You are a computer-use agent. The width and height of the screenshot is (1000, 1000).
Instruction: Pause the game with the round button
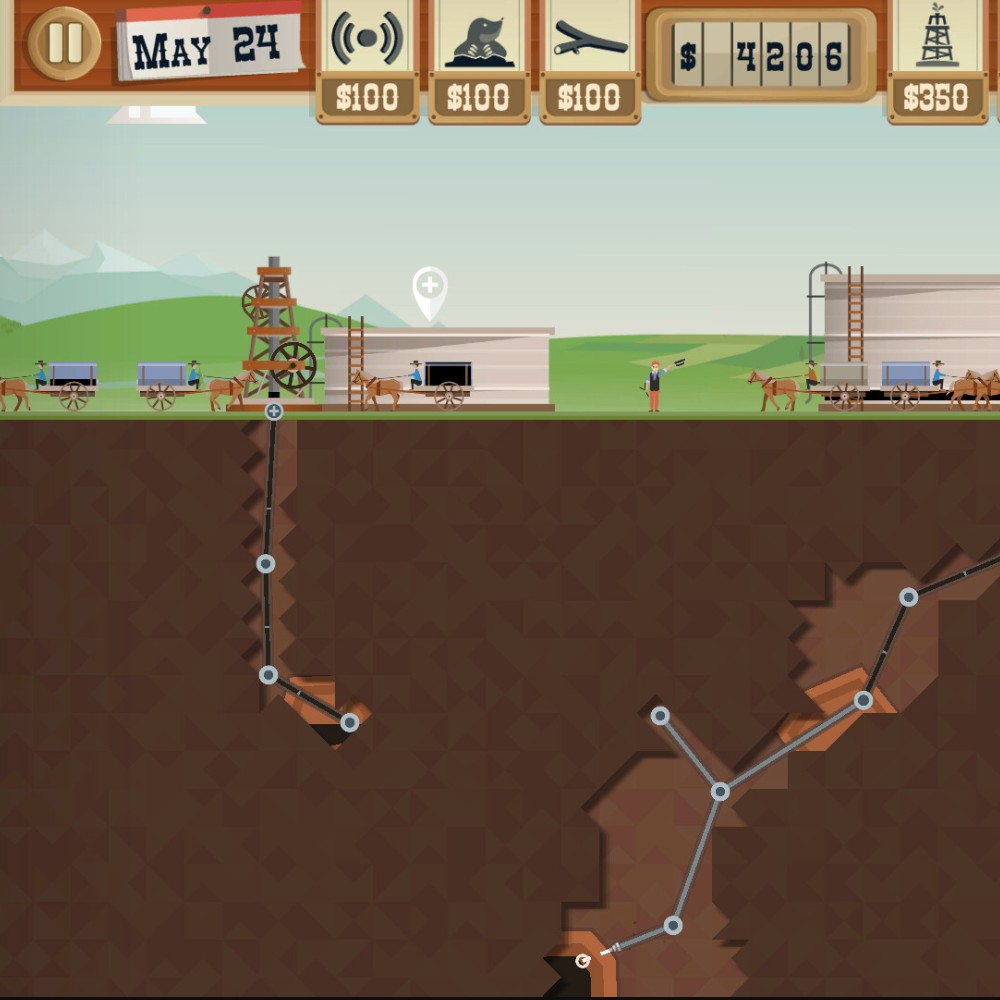tap(64, 44)
